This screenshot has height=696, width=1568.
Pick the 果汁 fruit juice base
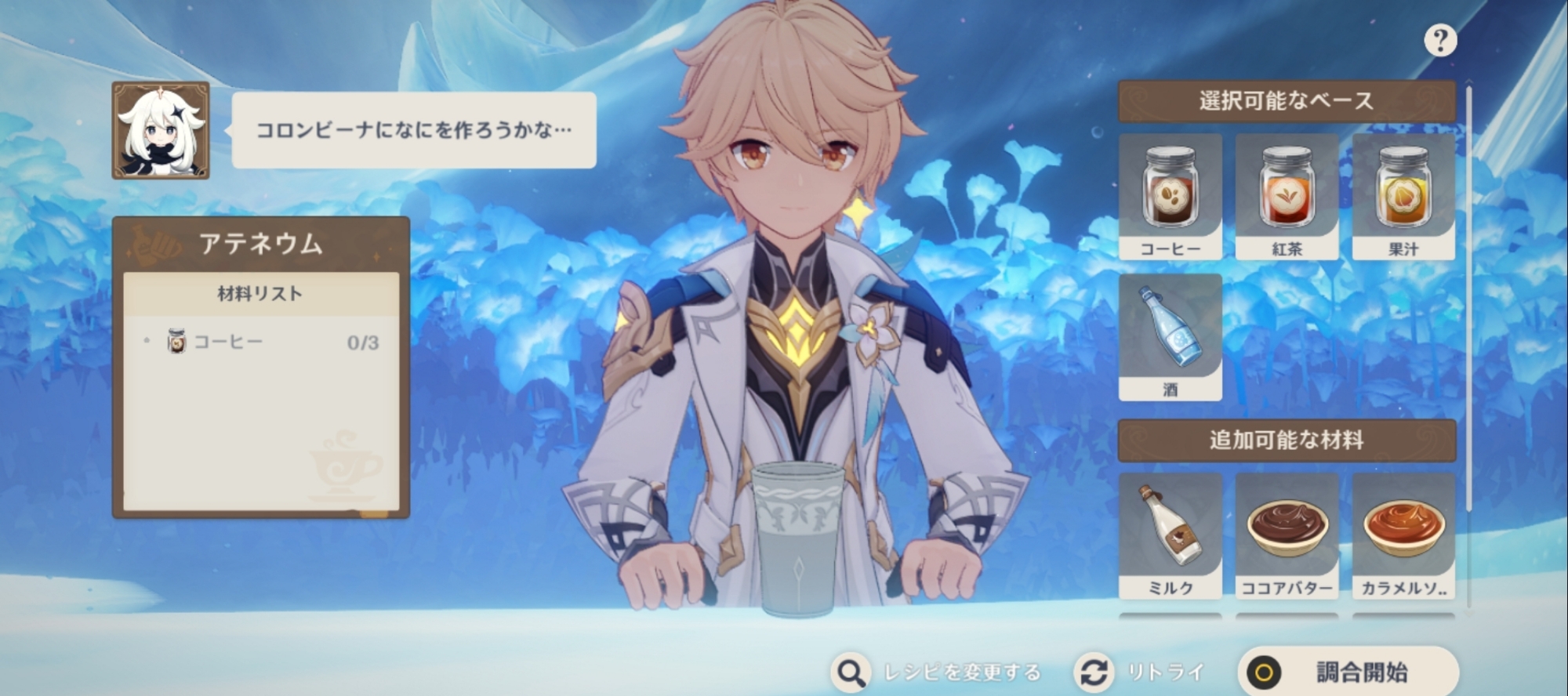[1403, 196]
